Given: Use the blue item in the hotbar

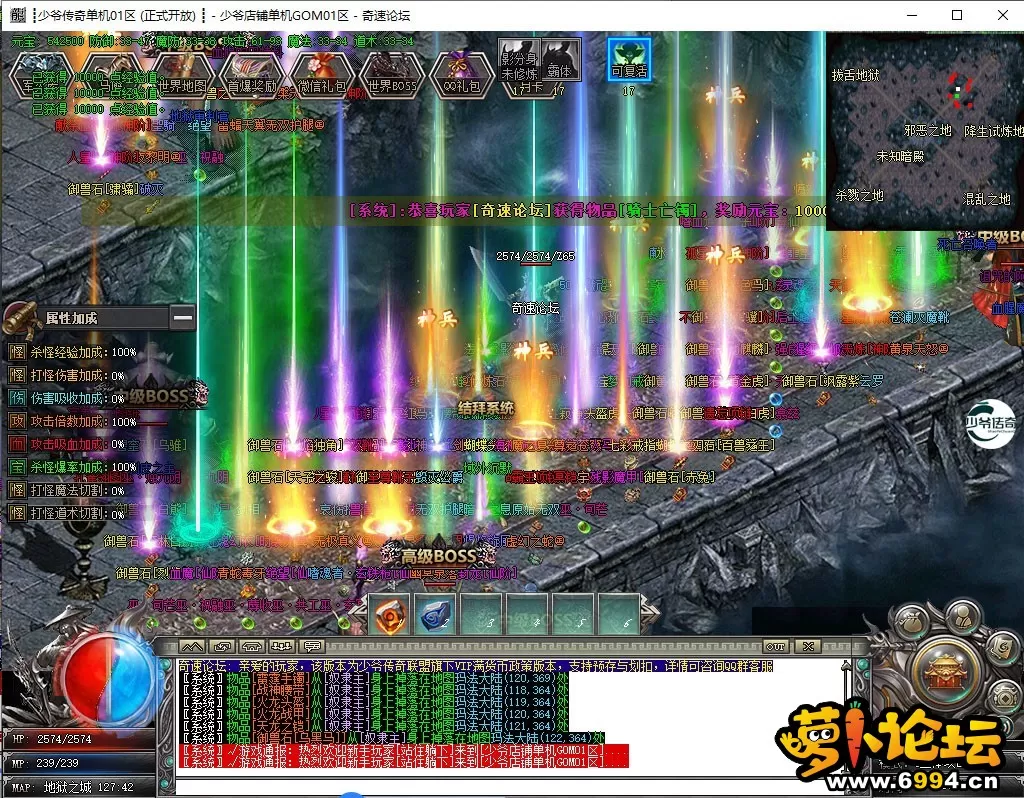Looking at the screenshot, I should [x=436, y=616].
